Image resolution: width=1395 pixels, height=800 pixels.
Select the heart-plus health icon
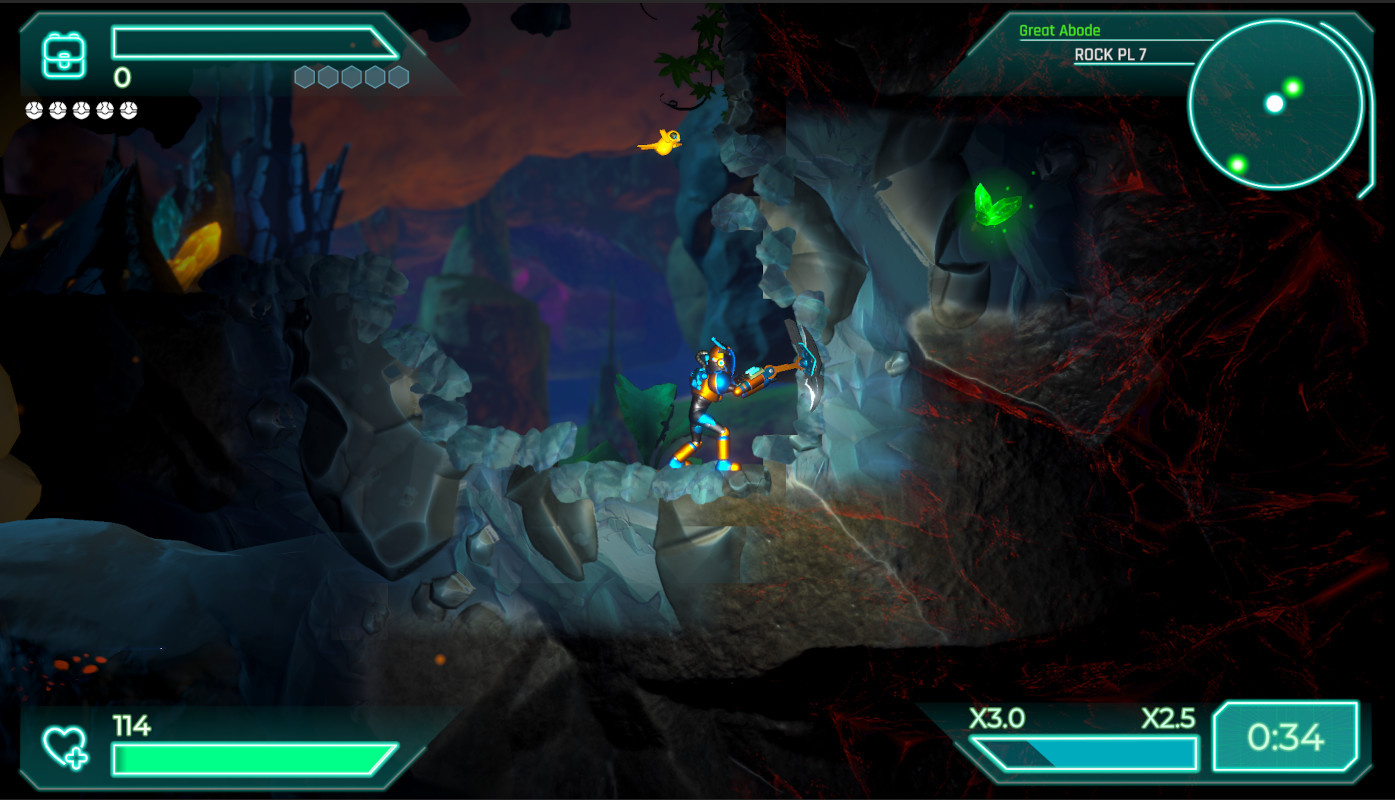(x=65, y=747)
